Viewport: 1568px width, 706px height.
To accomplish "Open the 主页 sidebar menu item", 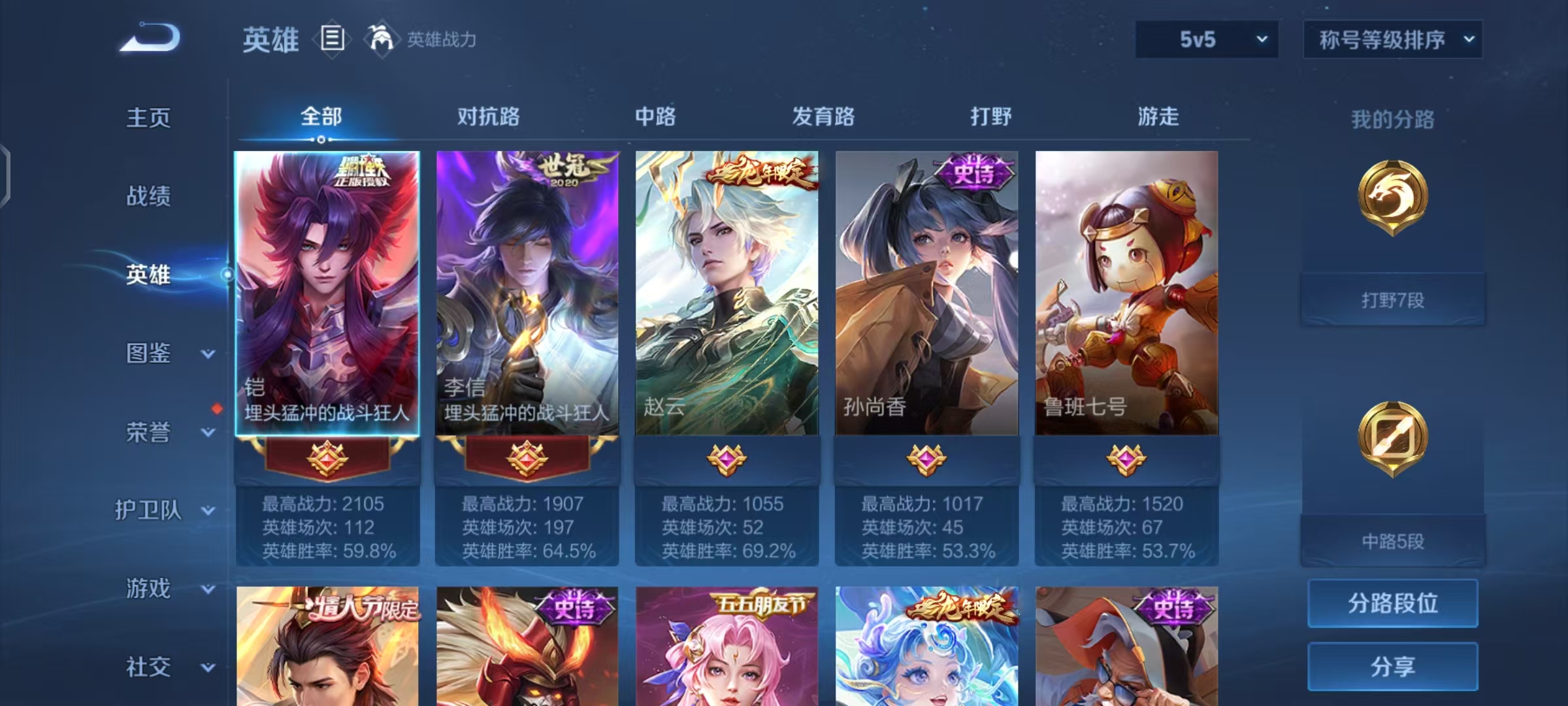I will pyautogui.click(x=147, y=118).
